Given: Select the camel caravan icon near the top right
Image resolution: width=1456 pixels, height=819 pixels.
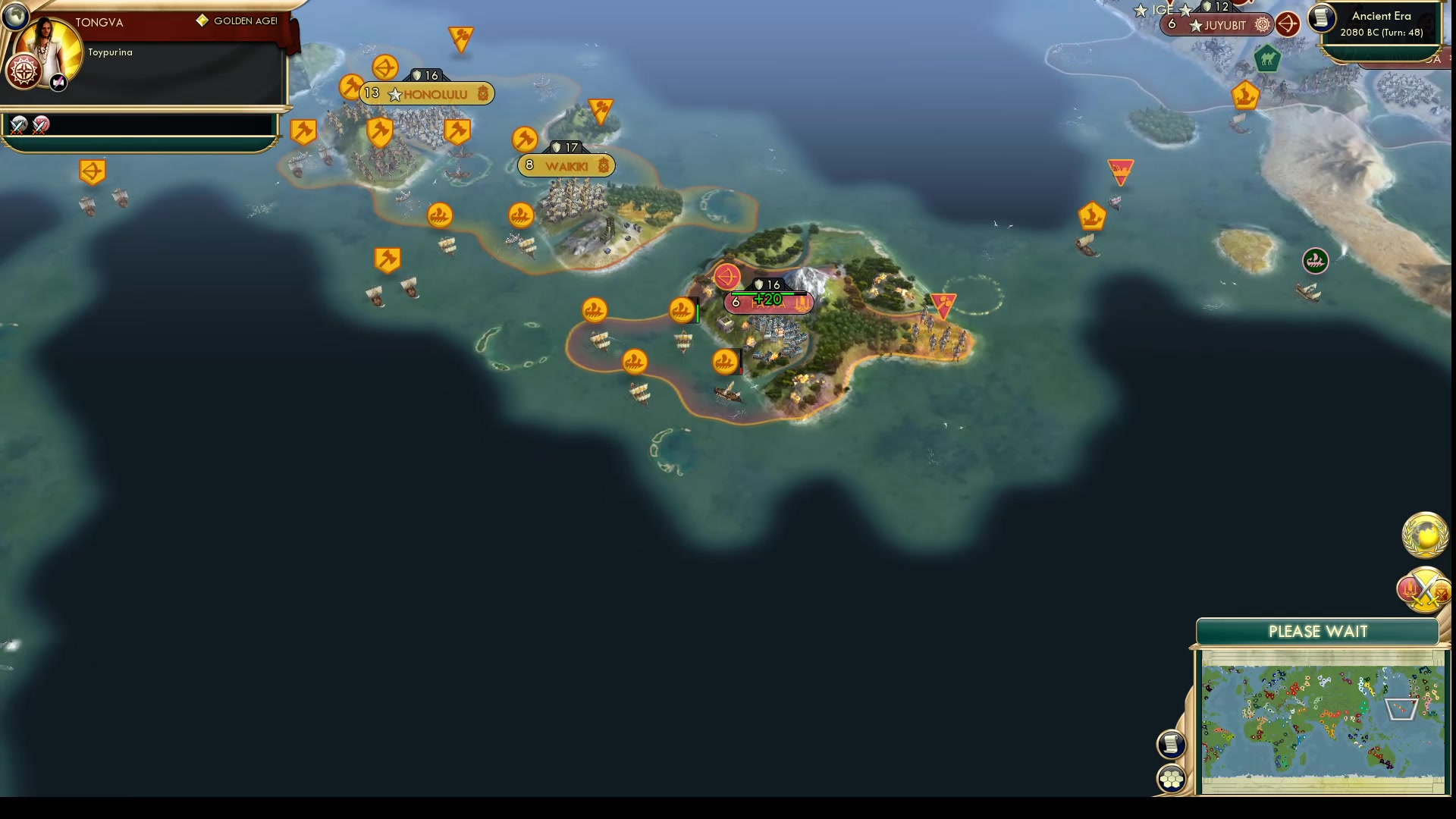Looking at the screenshot, I should (x=1267, y=60).
